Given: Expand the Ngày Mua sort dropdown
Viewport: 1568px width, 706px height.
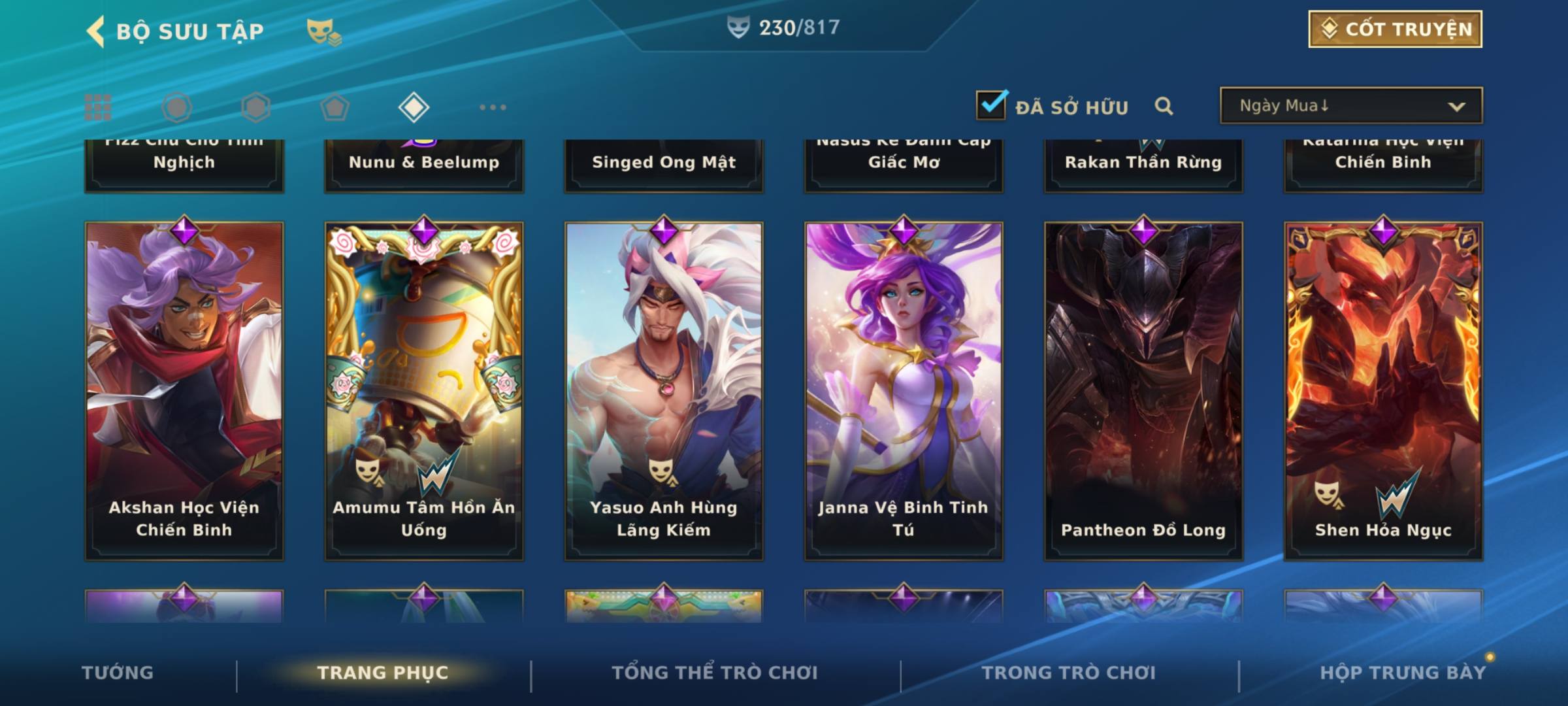Looking at the screenshot, I should pos(1350,106).
